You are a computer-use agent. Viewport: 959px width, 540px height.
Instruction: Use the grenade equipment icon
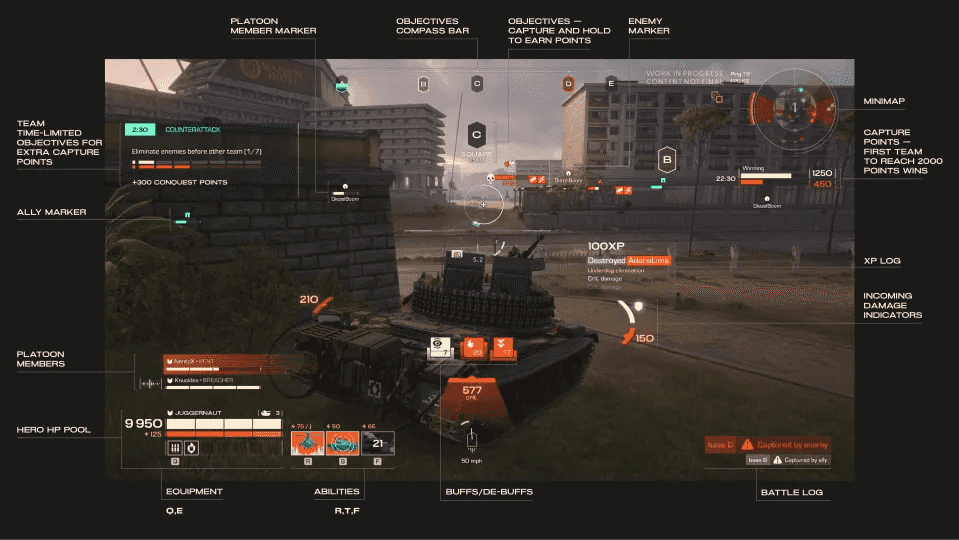[x=191, y=448]
